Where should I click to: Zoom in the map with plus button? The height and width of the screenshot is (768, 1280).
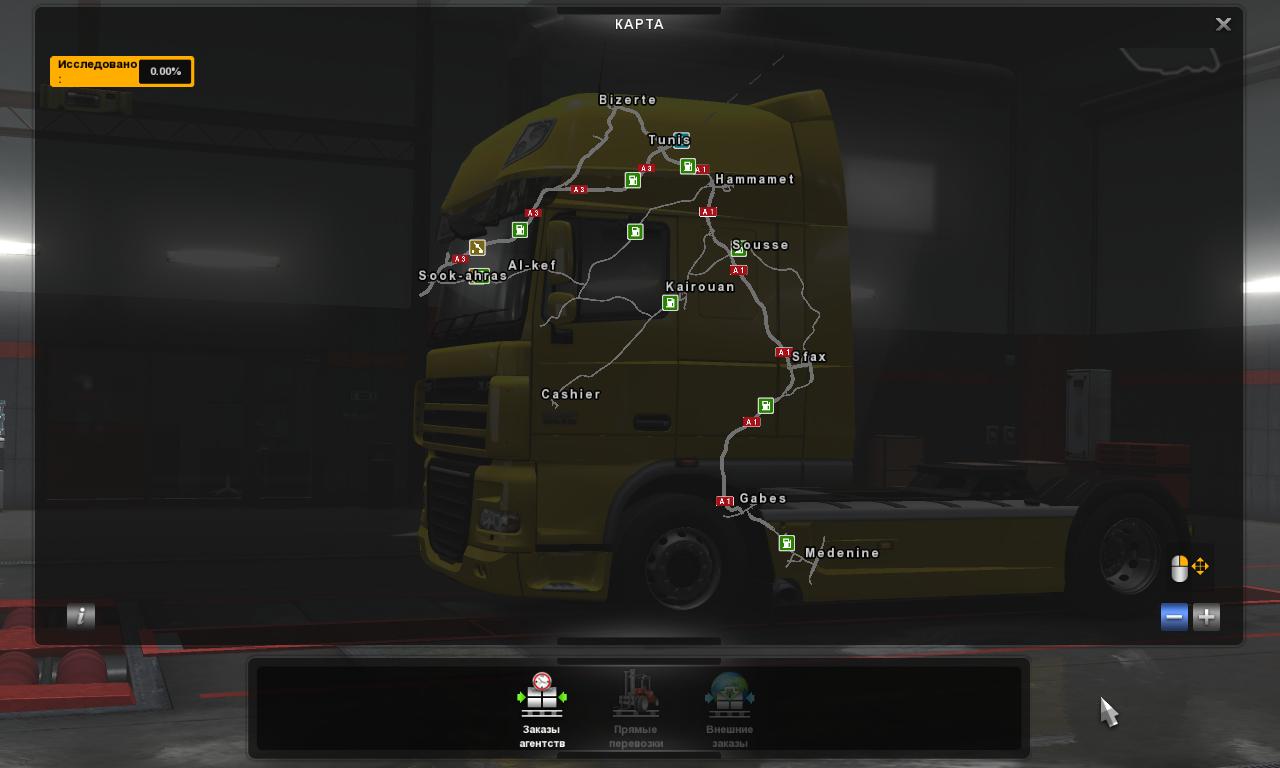click(1207, 617)
